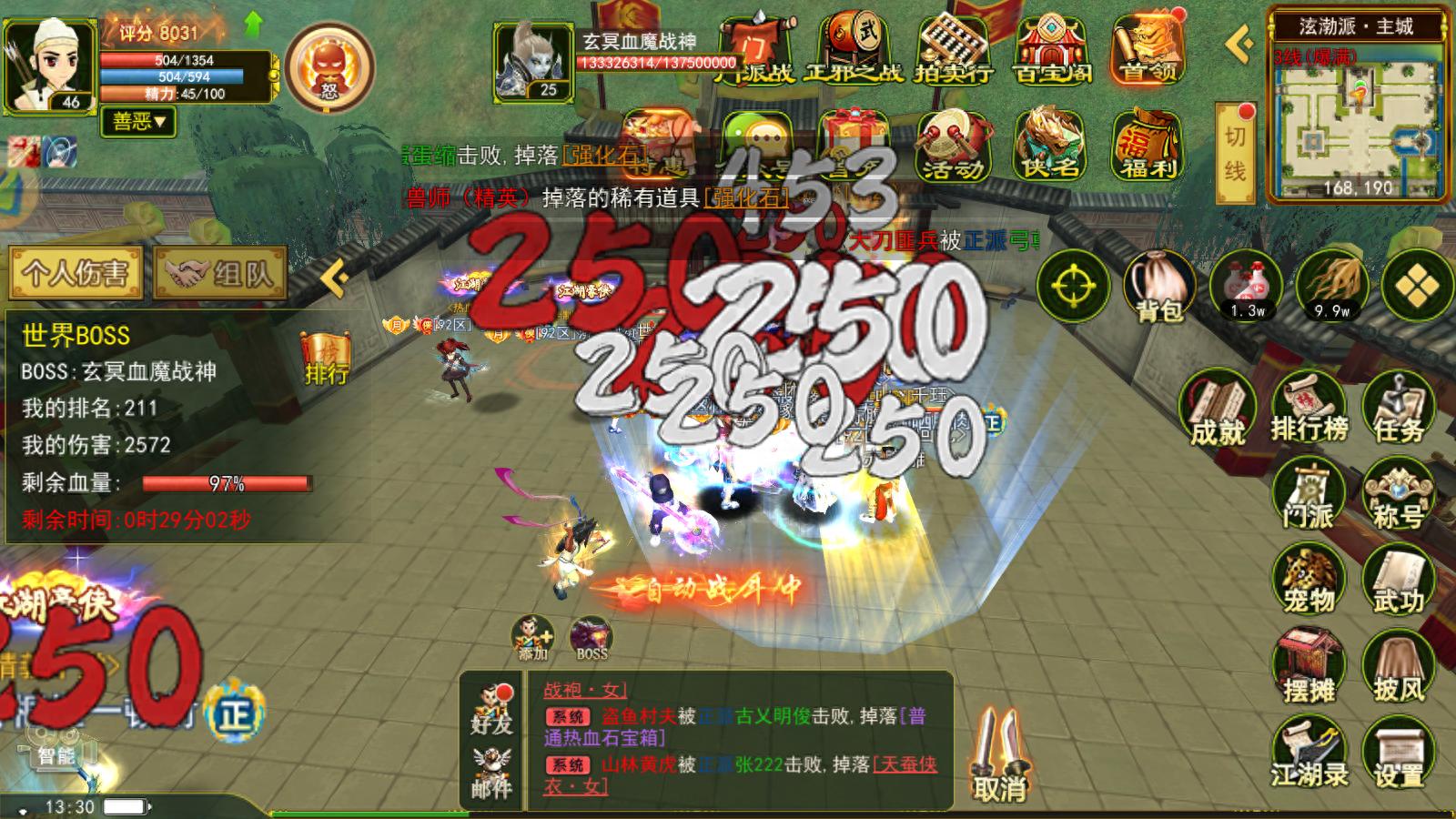Open the 任务 quest menu
Screen dimensions: 1456x819
coord(1399,409)
